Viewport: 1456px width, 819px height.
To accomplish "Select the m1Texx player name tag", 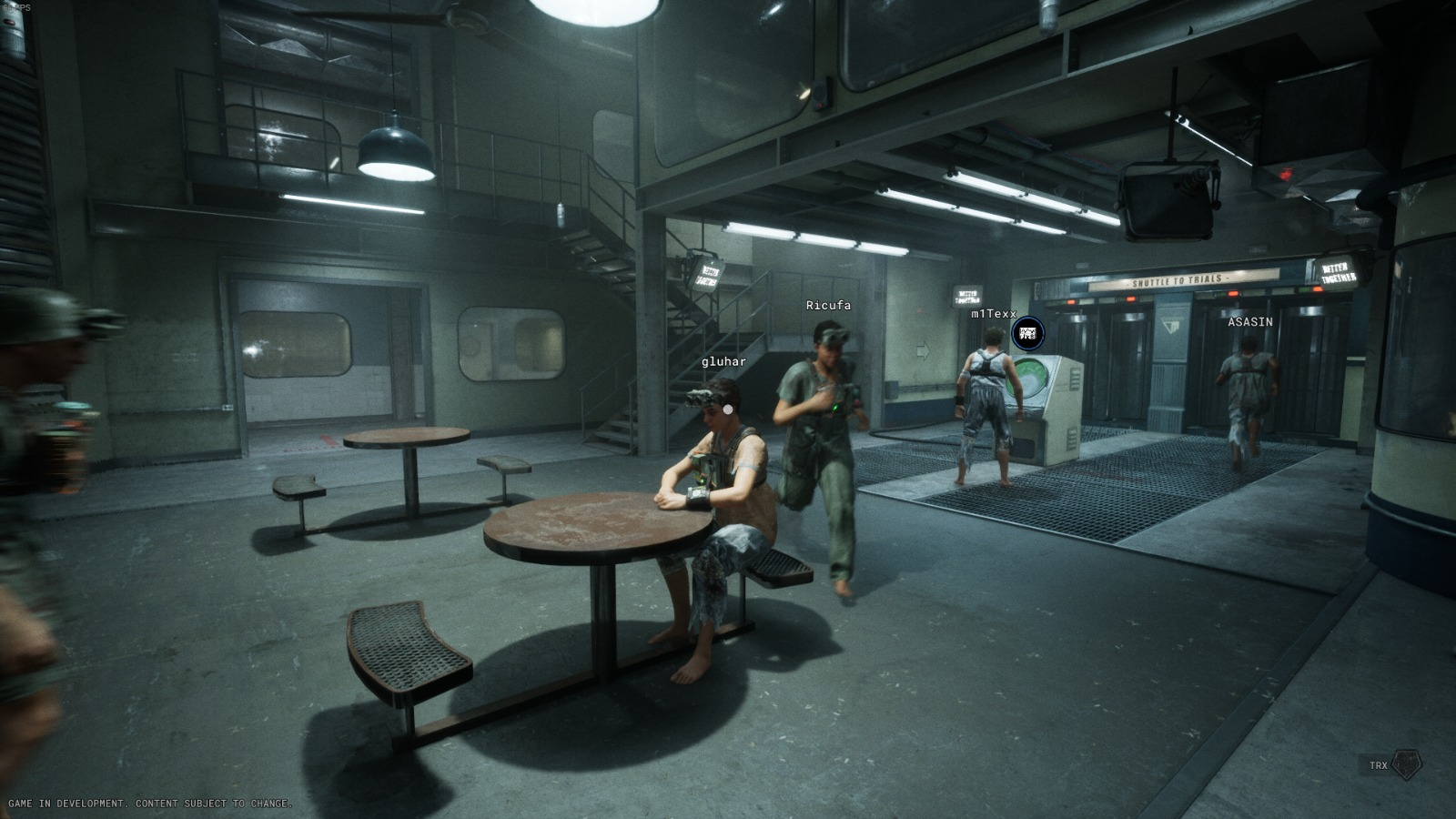I will click(x=993, y=314).
